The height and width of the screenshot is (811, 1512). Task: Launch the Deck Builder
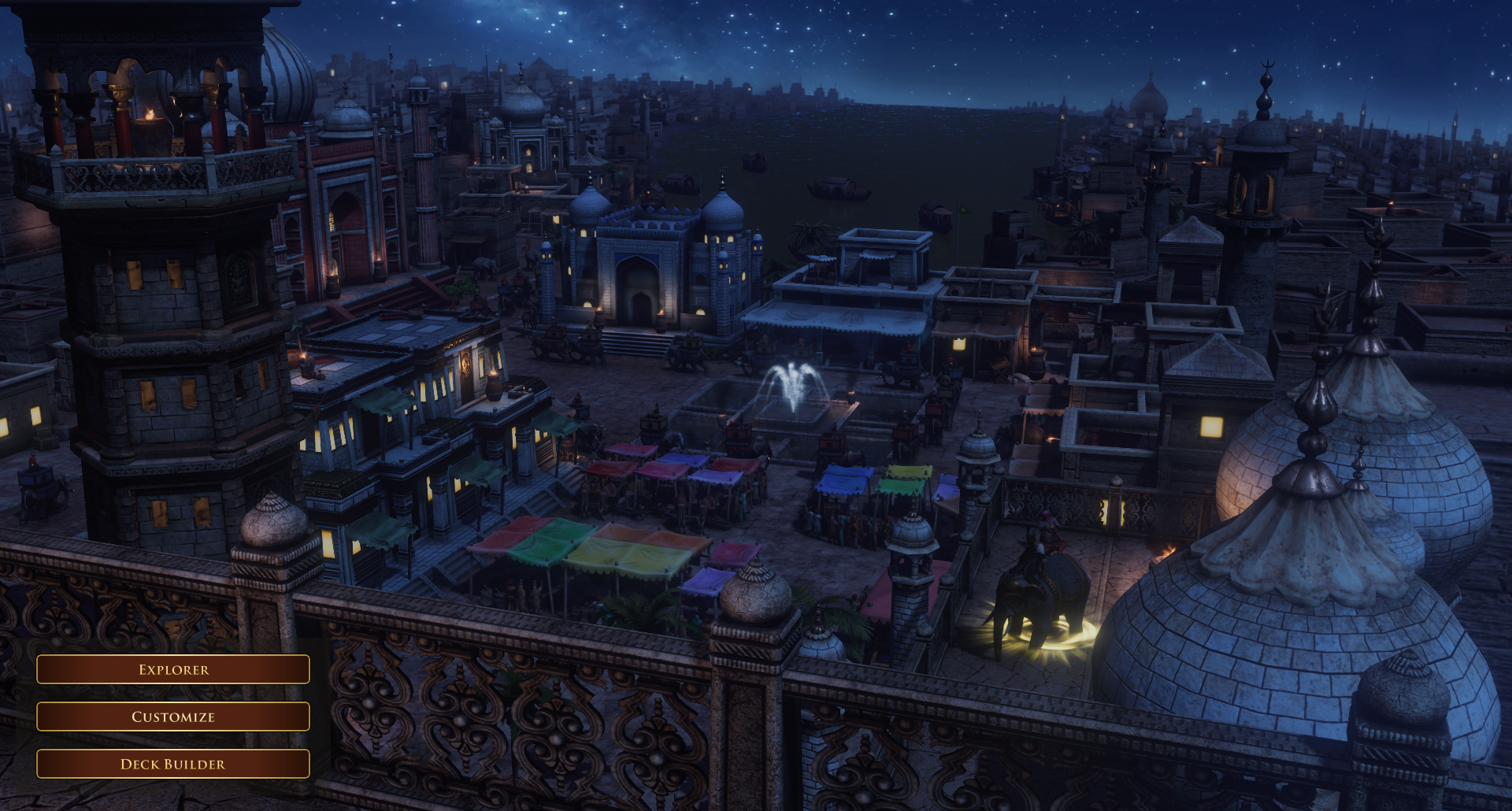coord(173,764)
